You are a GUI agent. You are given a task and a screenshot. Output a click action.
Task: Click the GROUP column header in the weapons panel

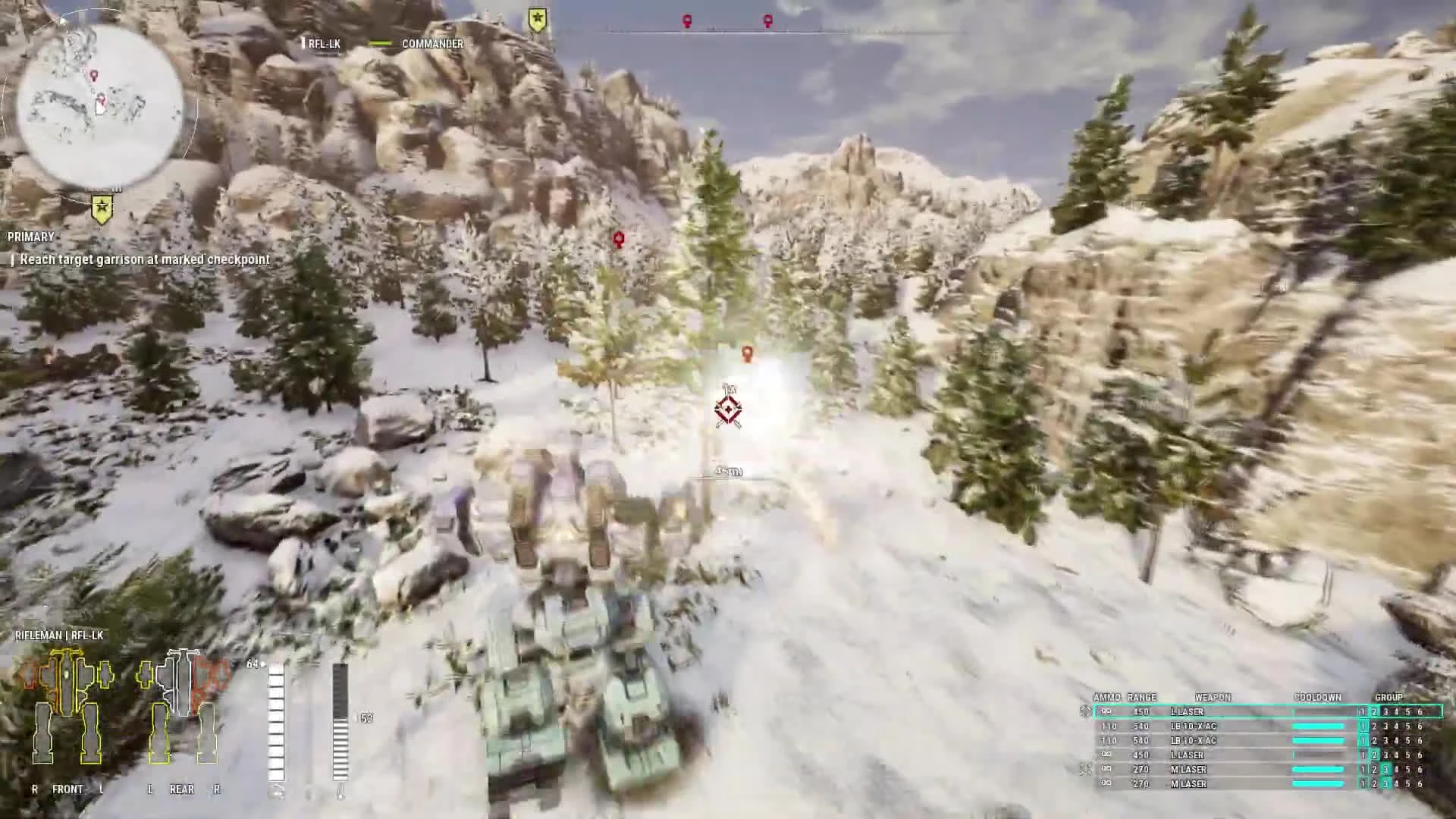pos(1388,697)
